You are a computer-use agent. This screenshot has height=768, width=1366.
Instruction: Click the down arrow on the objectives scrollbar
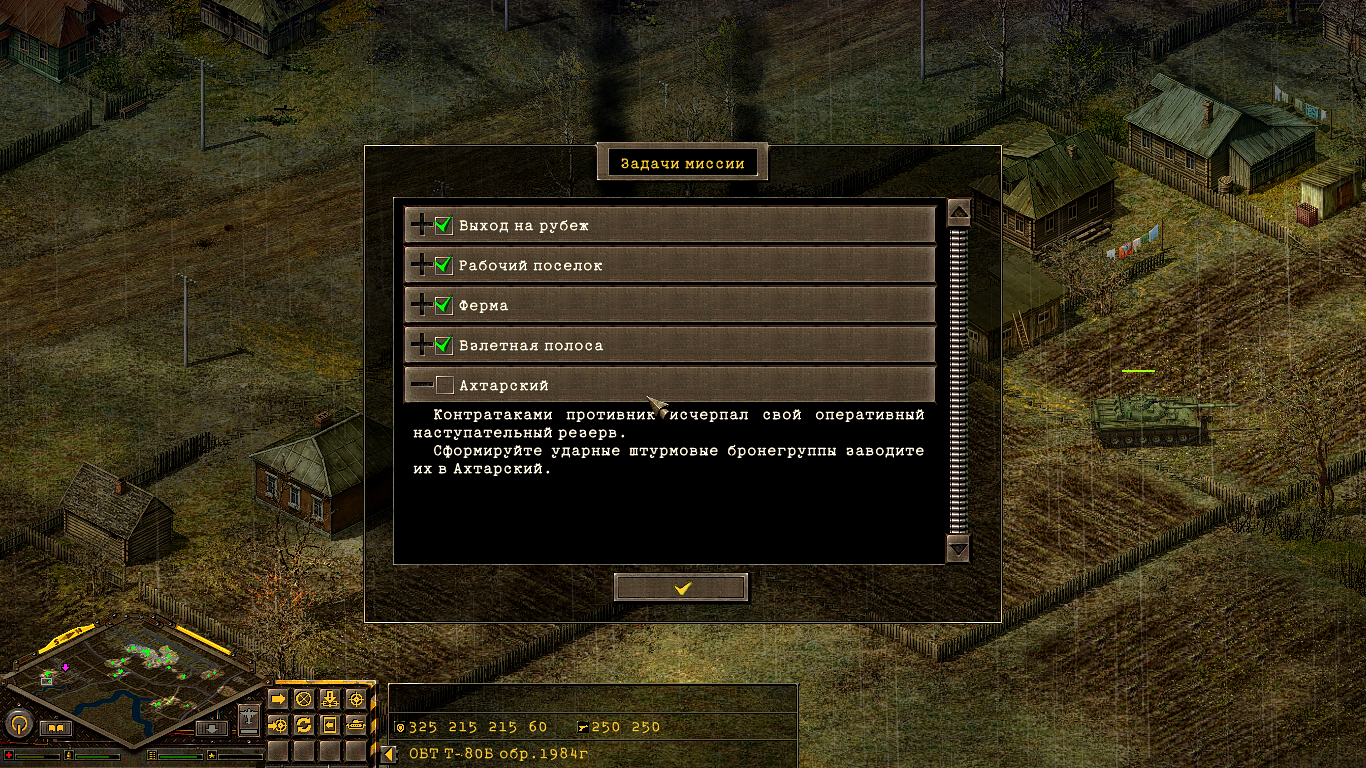pyautogui.click(x=958, y=549)
